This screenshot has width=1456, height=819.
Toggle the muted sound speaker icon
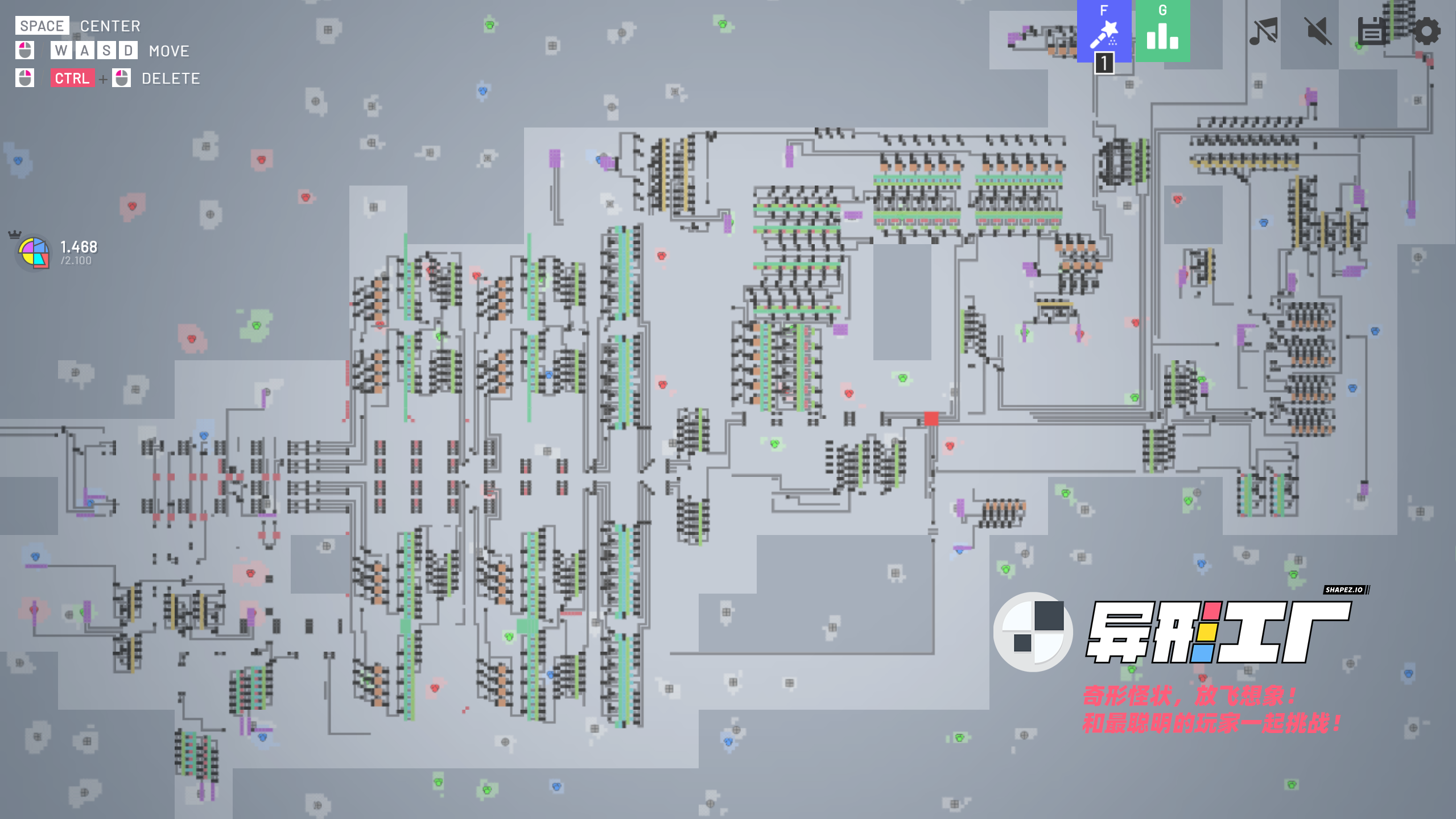(x=1318, y=31)
